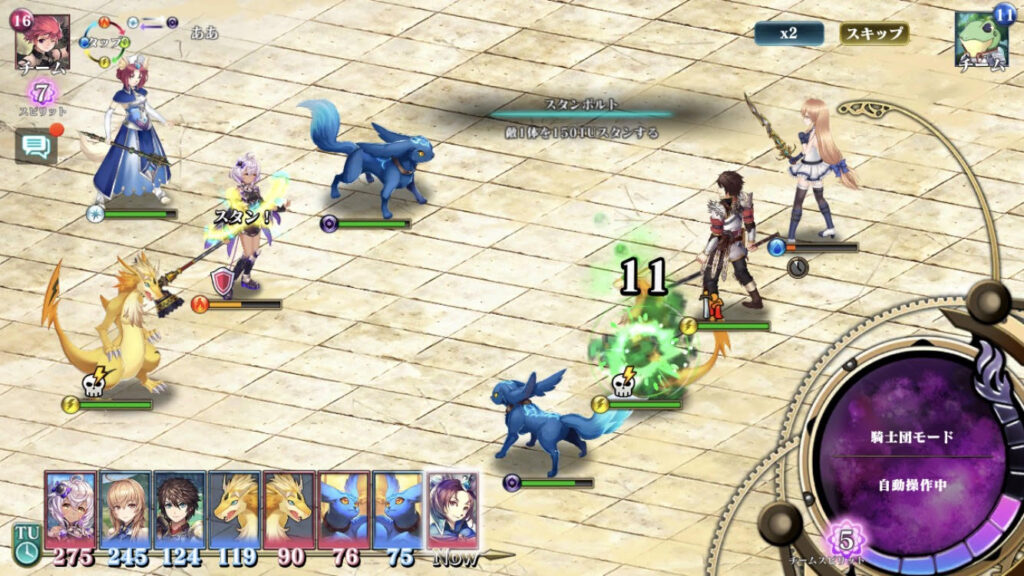Select the brown-haired swordsman turn portrait
Screen dimensions: 1024x576
(x=180, y=510)
